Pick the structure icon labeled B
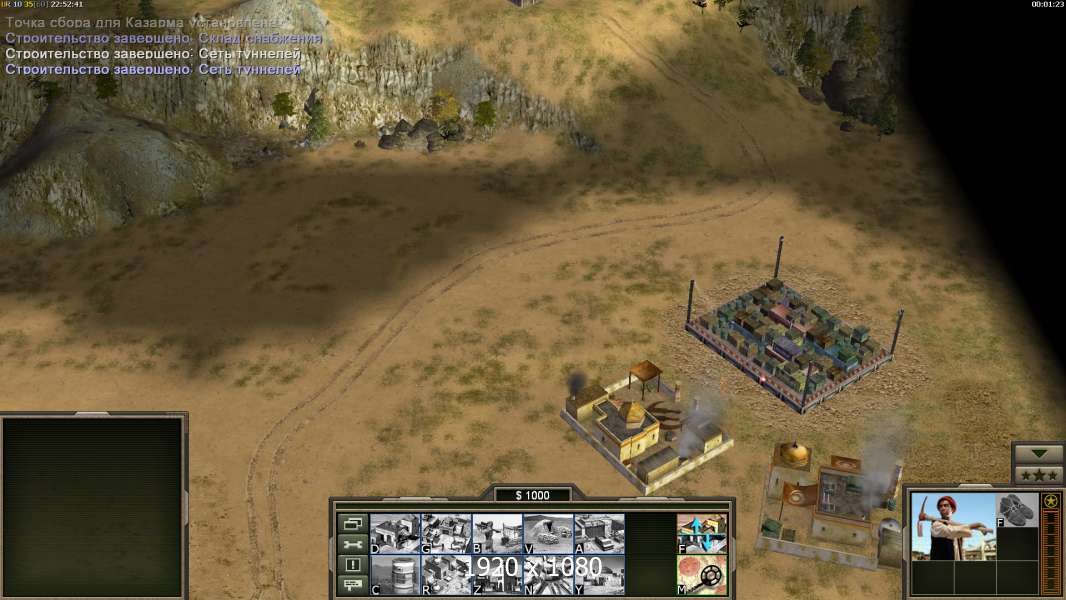 [497, 533]
